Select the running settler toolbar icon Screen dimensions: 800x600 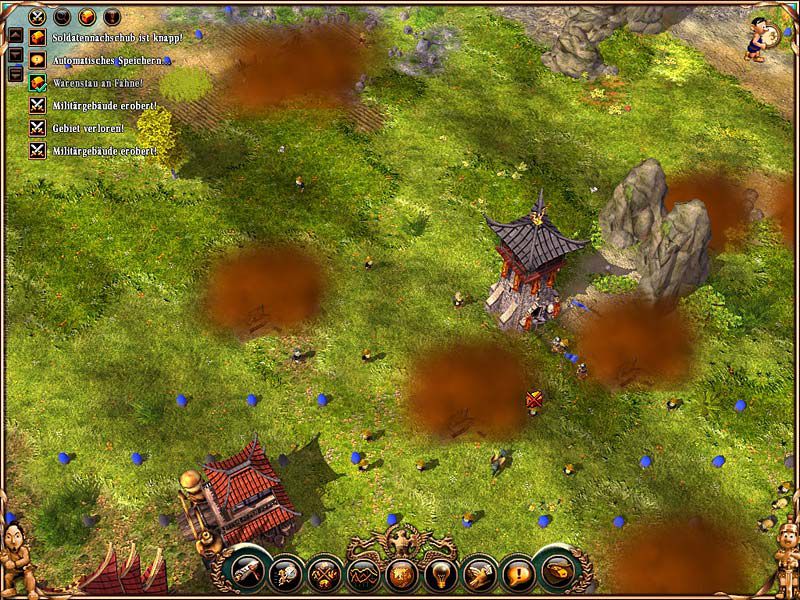pos(286,573)
